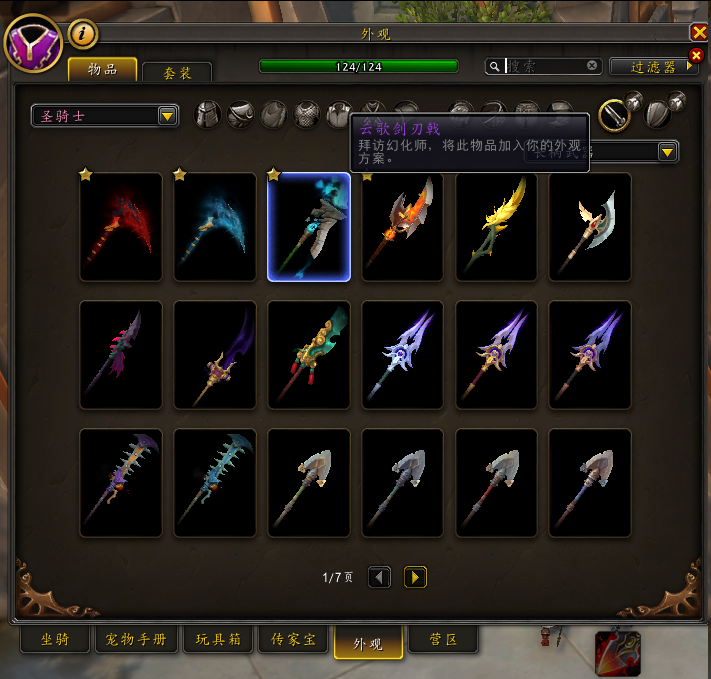The height and width of the screenshot is (679, 711).
Task: Open the 过滤器 filter menu
Action: click(x=654, y=66)
